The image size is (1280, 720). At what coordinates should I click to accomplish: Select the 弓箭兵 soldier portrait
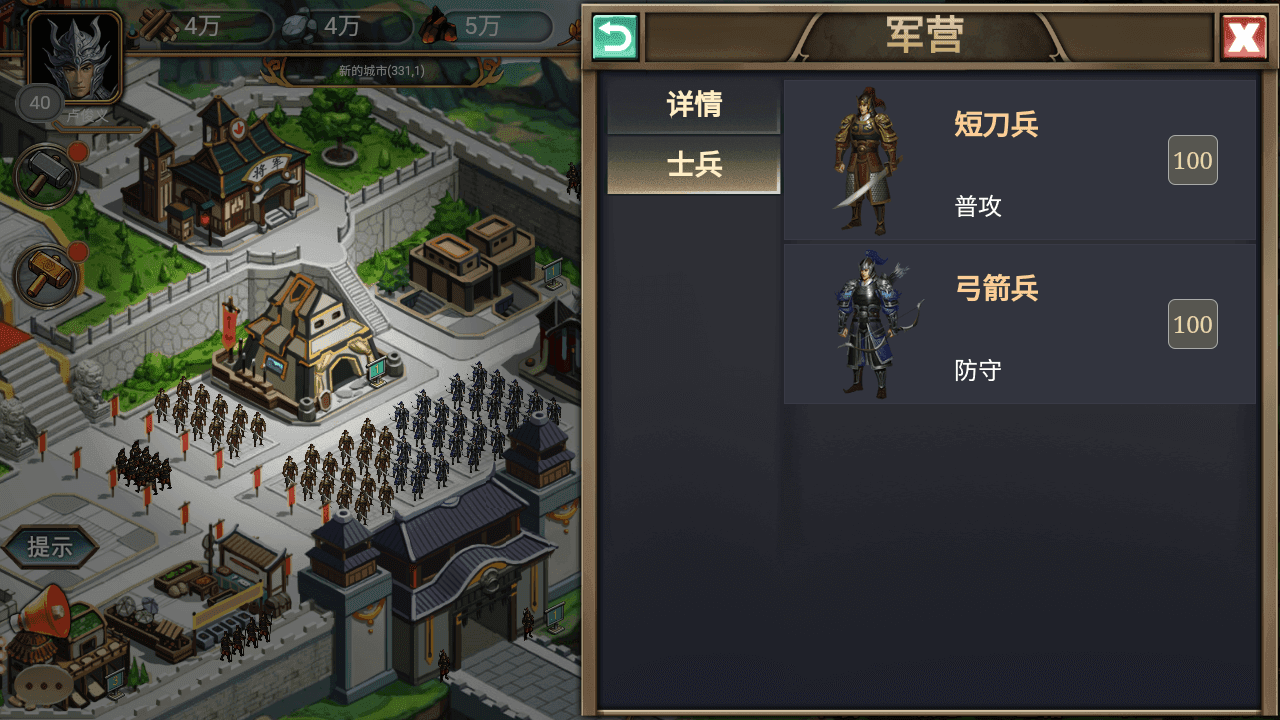[x=865, y=320]
